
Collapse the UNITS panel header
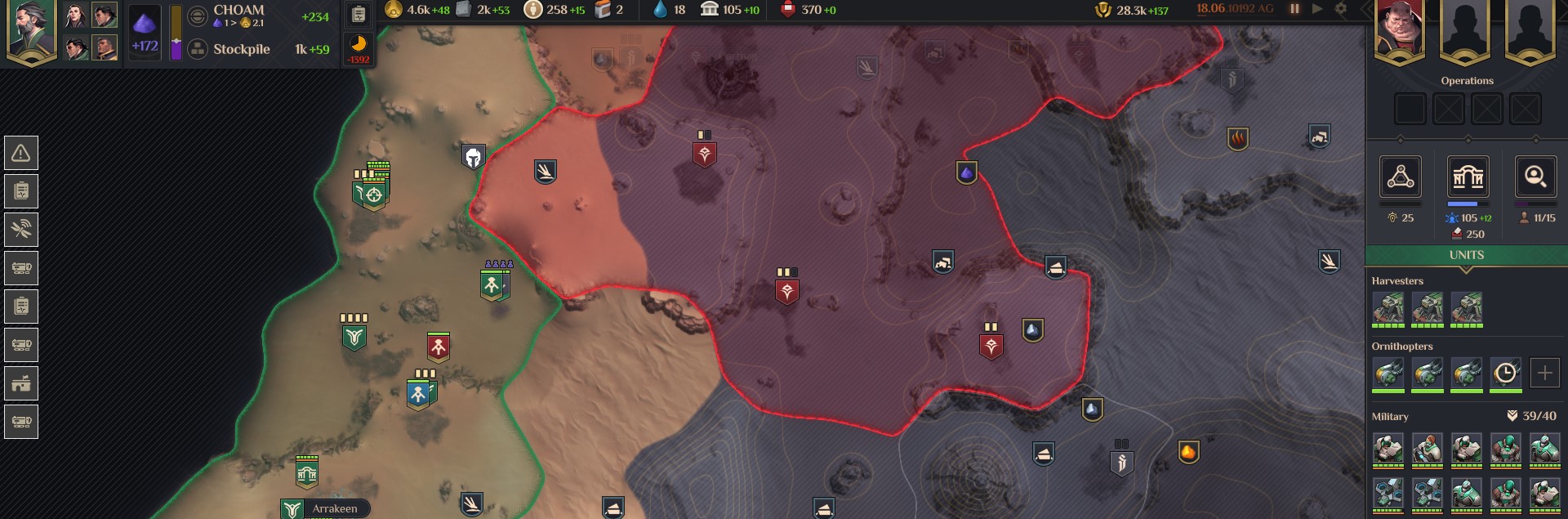[x=1466, y=256]
